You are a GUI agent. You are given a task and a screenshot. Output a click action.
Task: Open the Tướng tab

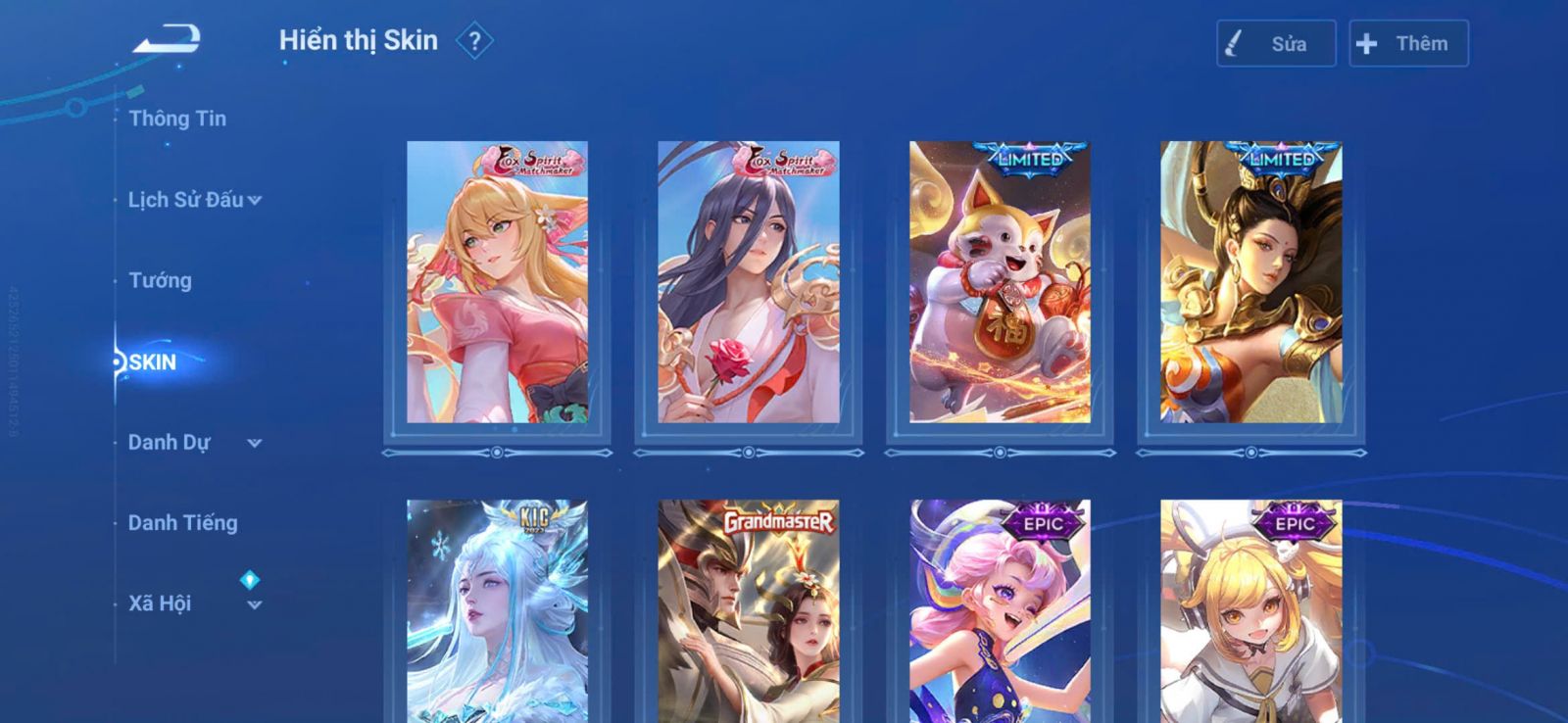pyautogui.click(x=160, y=281)
